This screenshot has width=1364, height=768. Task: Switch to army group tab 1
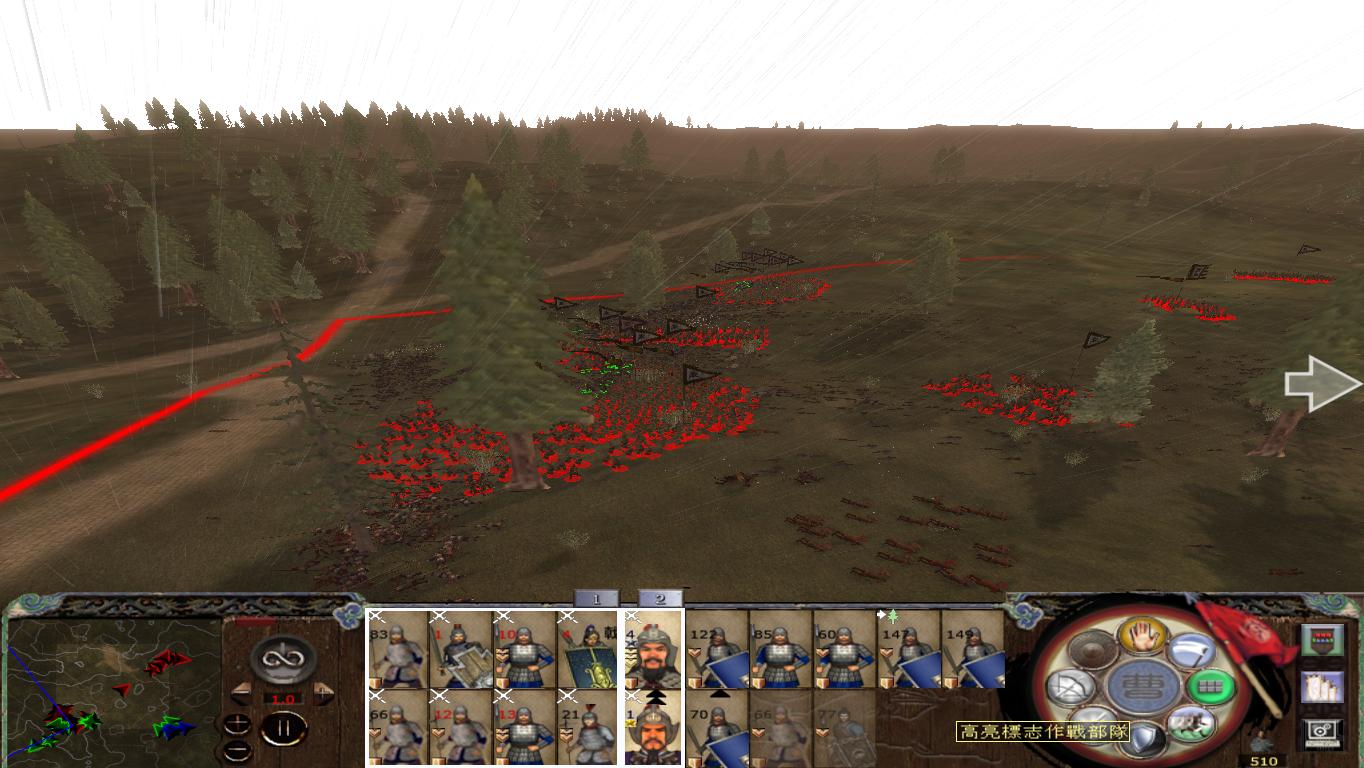594,596
